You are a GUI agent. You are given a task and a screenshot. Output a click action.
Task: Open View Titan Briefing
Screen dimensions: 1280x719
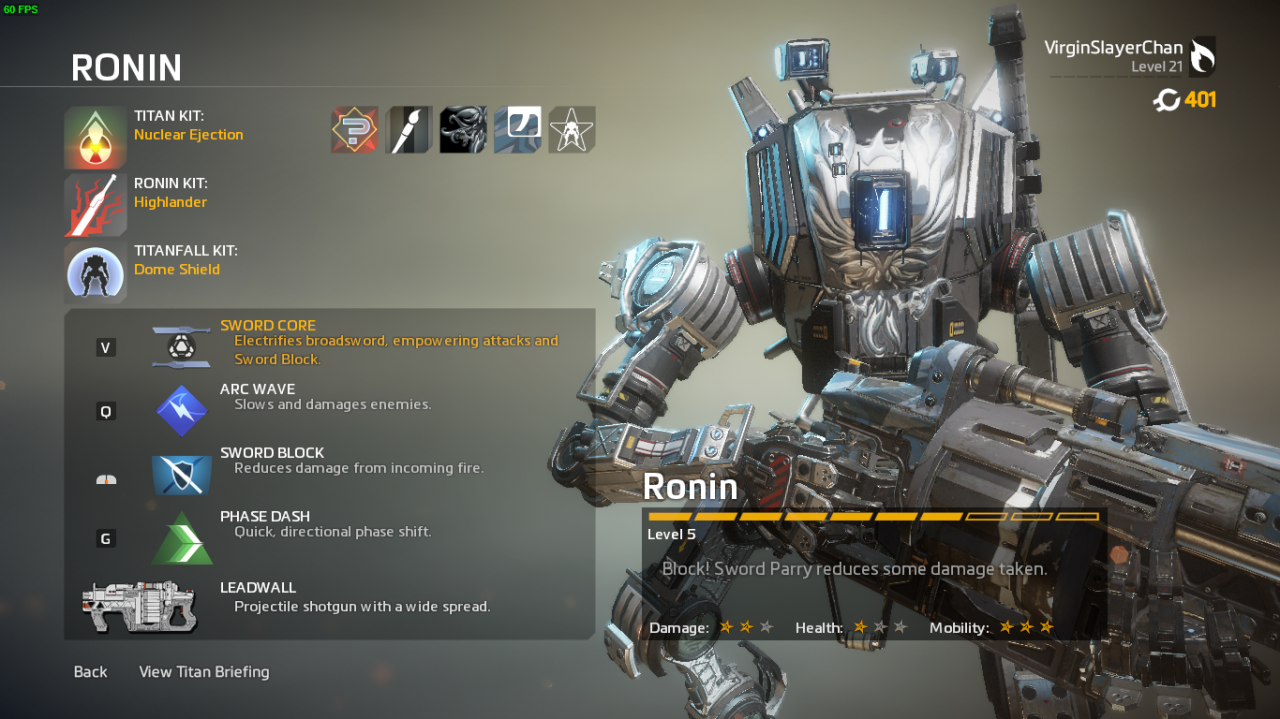pos(204,672)
